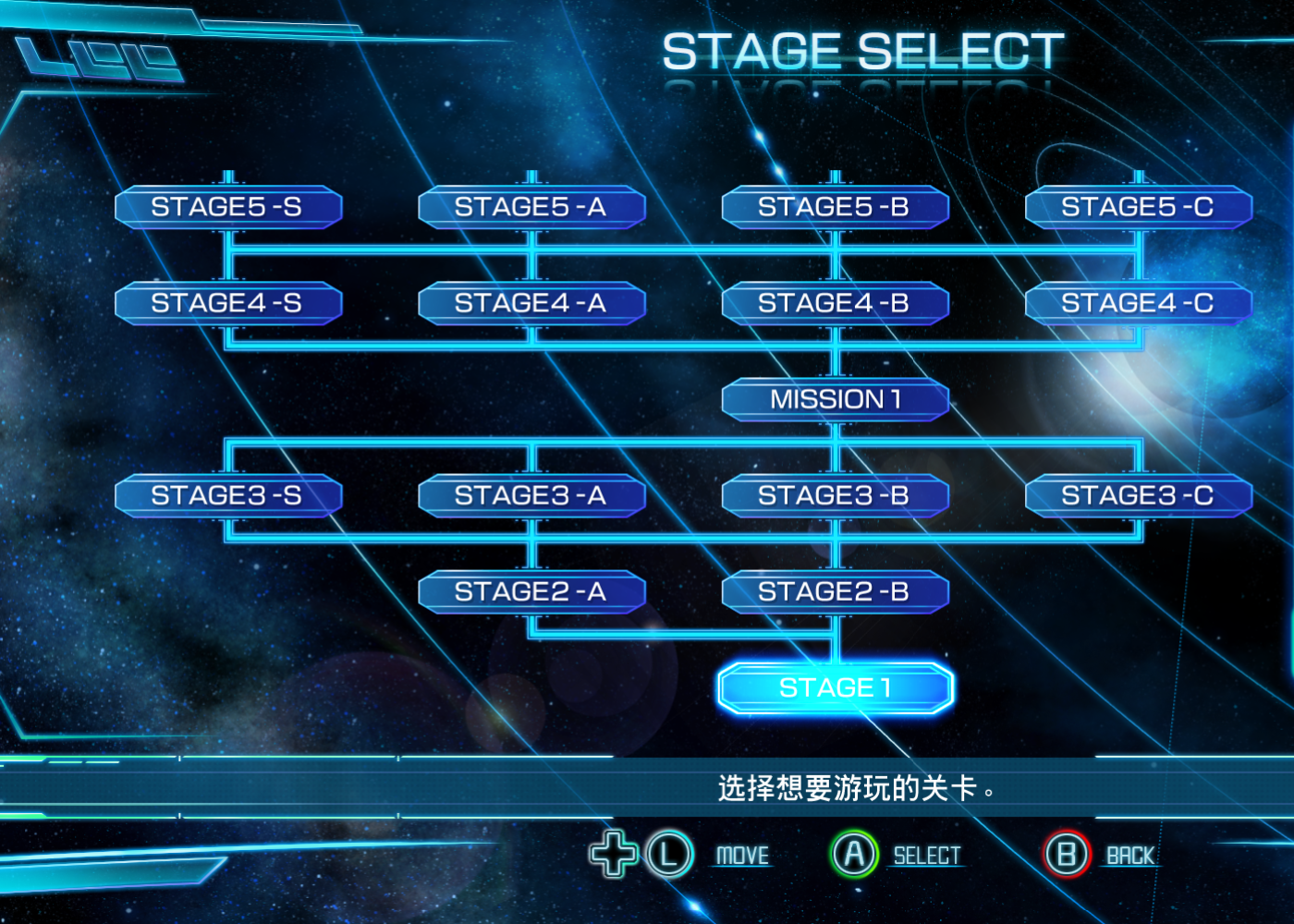Pick the STAGE2-B stage
This screenshot has height=924, width=1294.
pyautogui.click(x=835, y=592)
